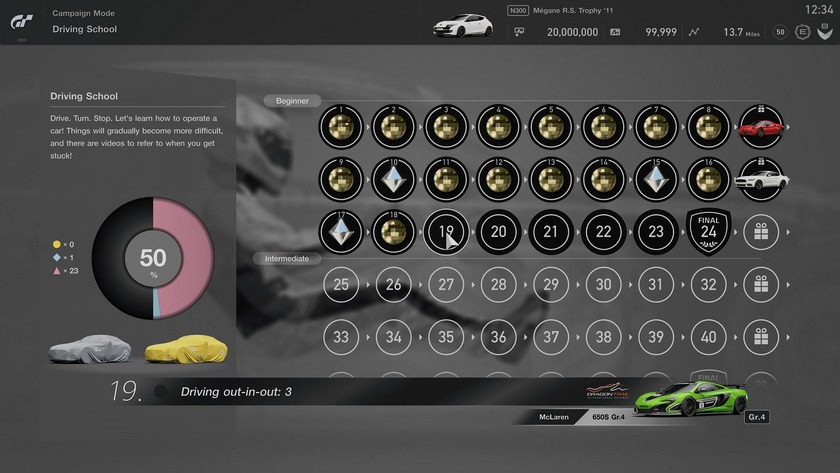Select the Mégane R.S. Trophy car thumbnail

pos(462,24)
